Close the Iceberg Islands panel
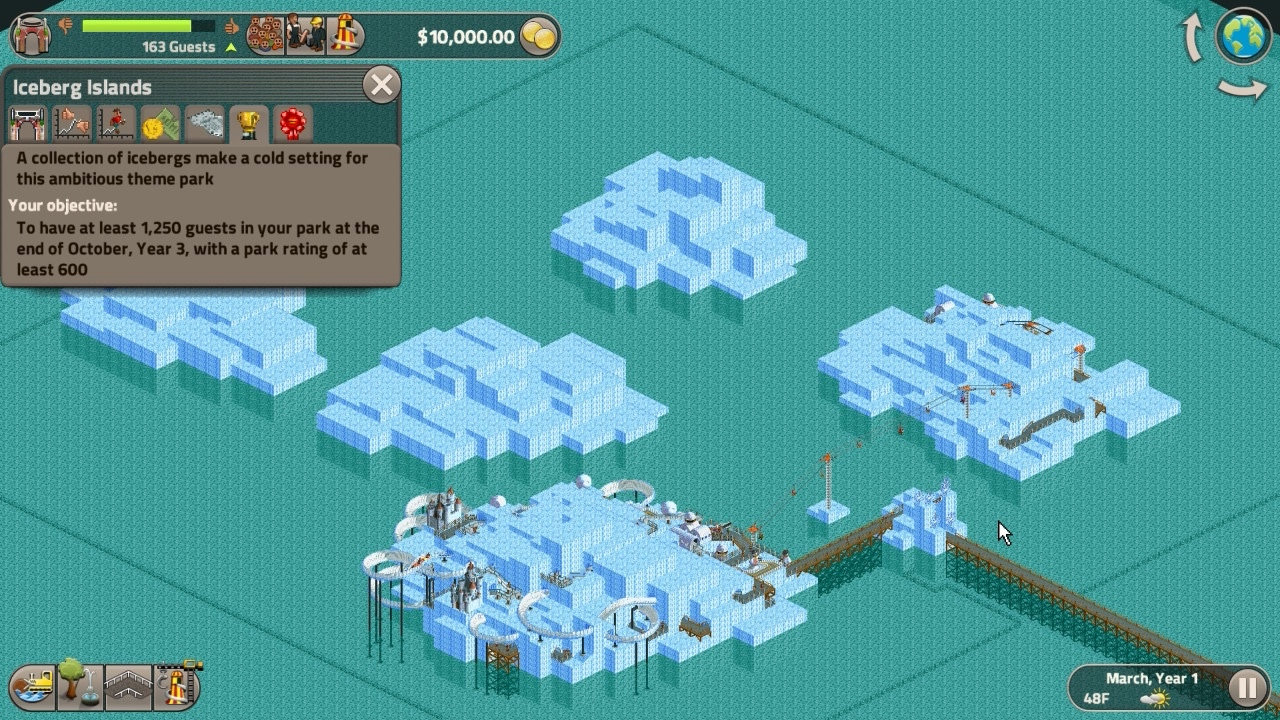The image size is (1280, 720). [381, 85]
